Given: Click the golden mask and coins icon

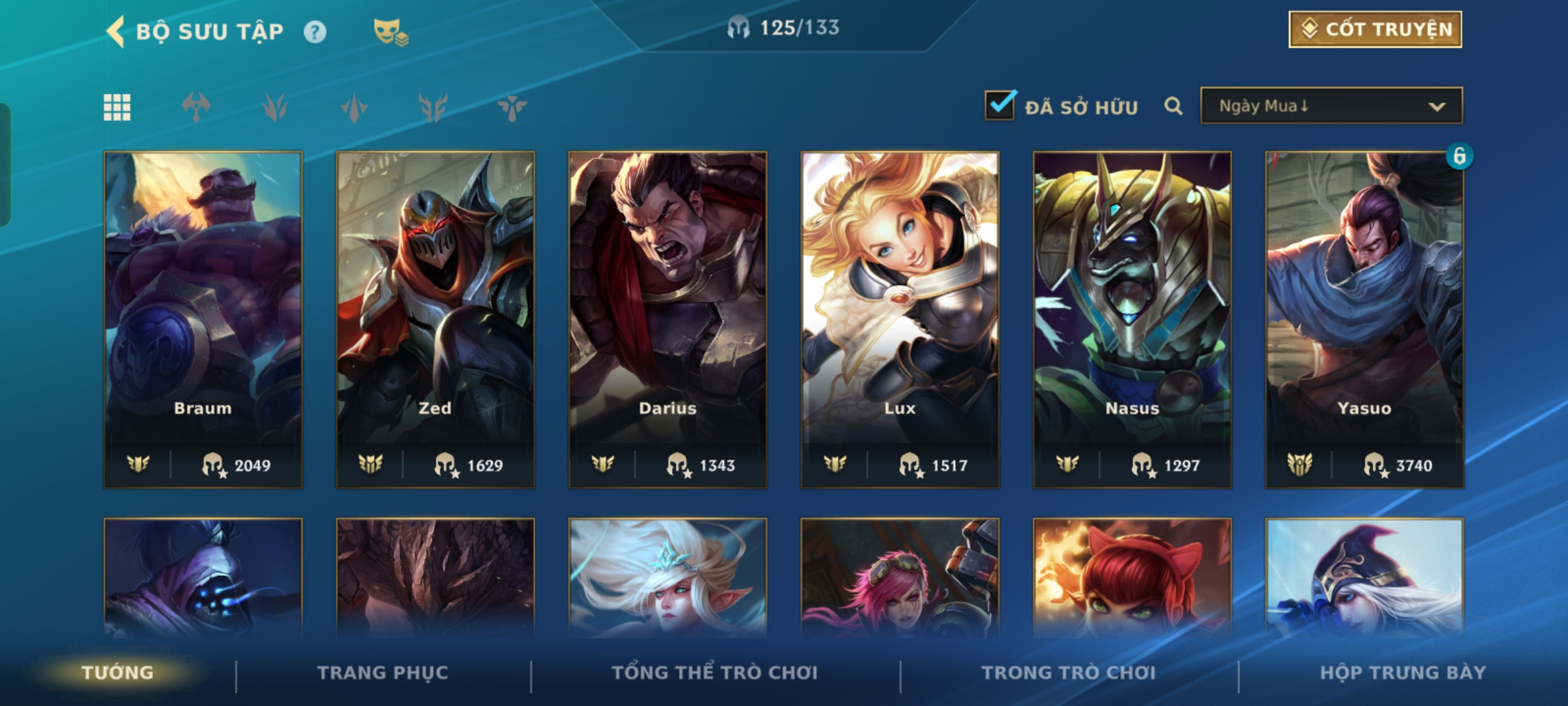Looking at the screenshot, I should click(x=390, y=32).
